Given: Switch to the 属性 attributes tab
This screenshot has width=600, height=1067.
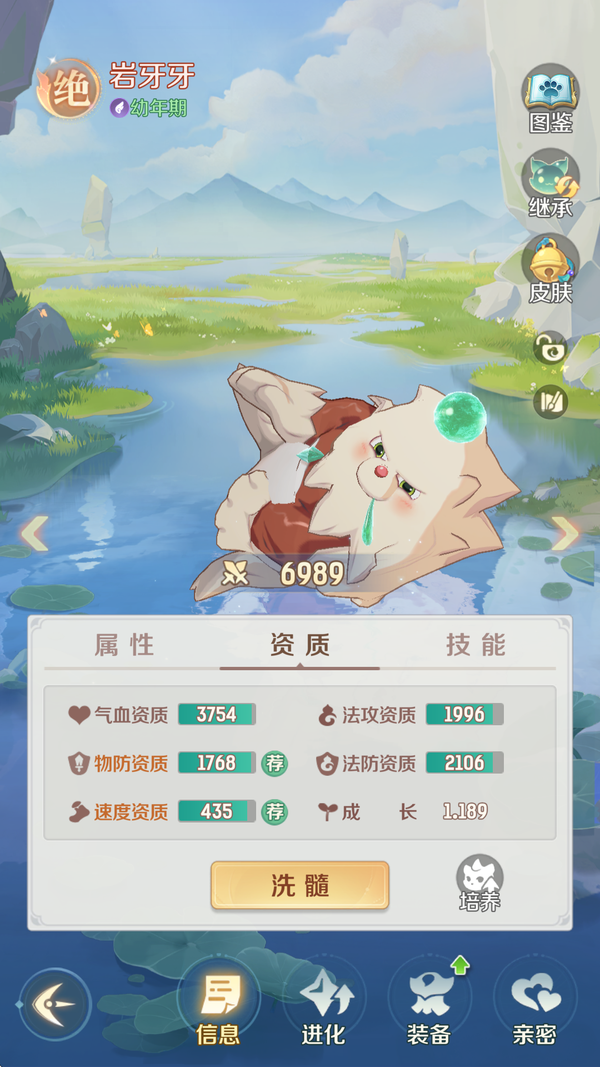Looking at the screenshot, I should (x=125, y=645).
